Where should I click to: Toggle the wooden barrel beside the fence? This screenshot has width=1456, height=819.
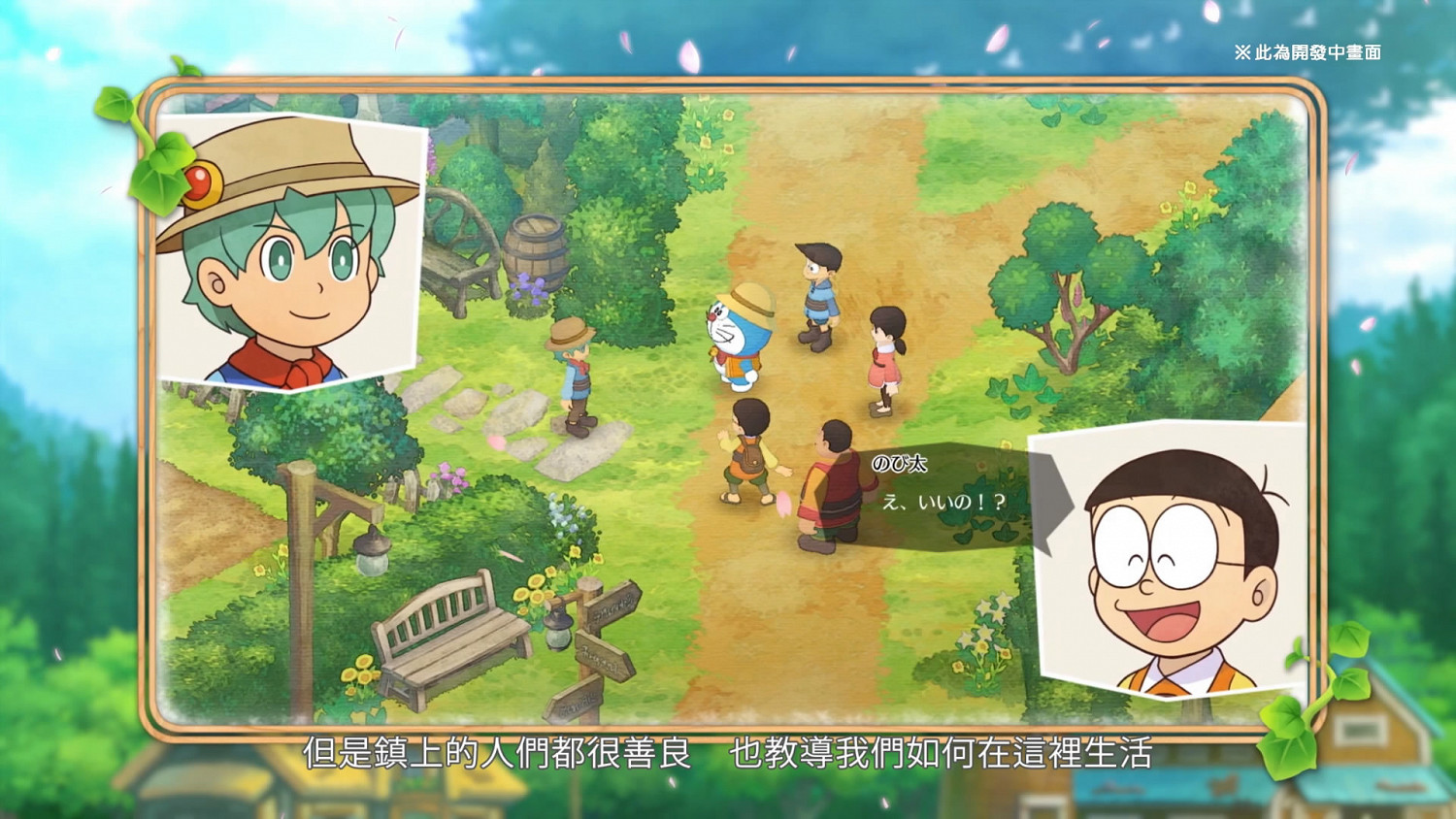[536, 254]
